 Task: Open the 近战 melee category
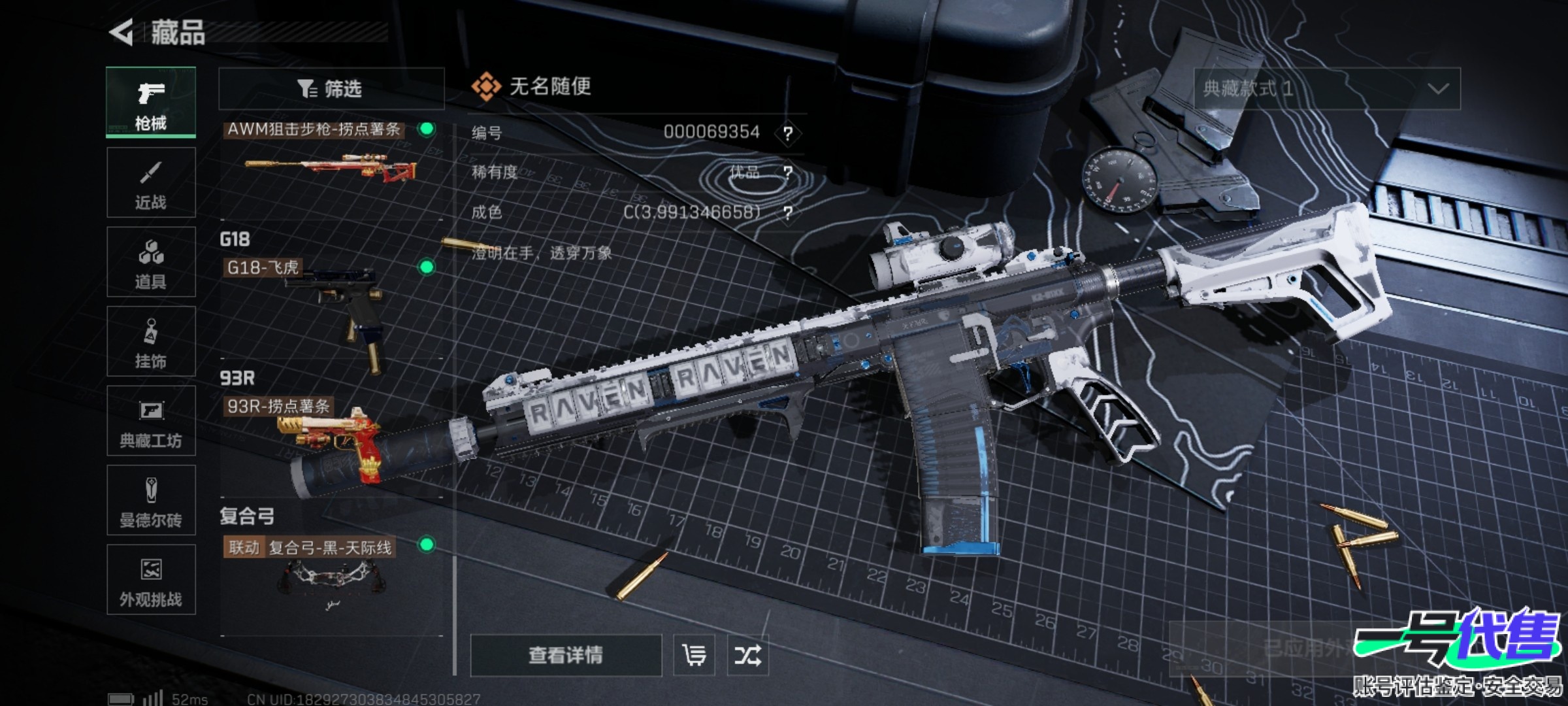151,182
